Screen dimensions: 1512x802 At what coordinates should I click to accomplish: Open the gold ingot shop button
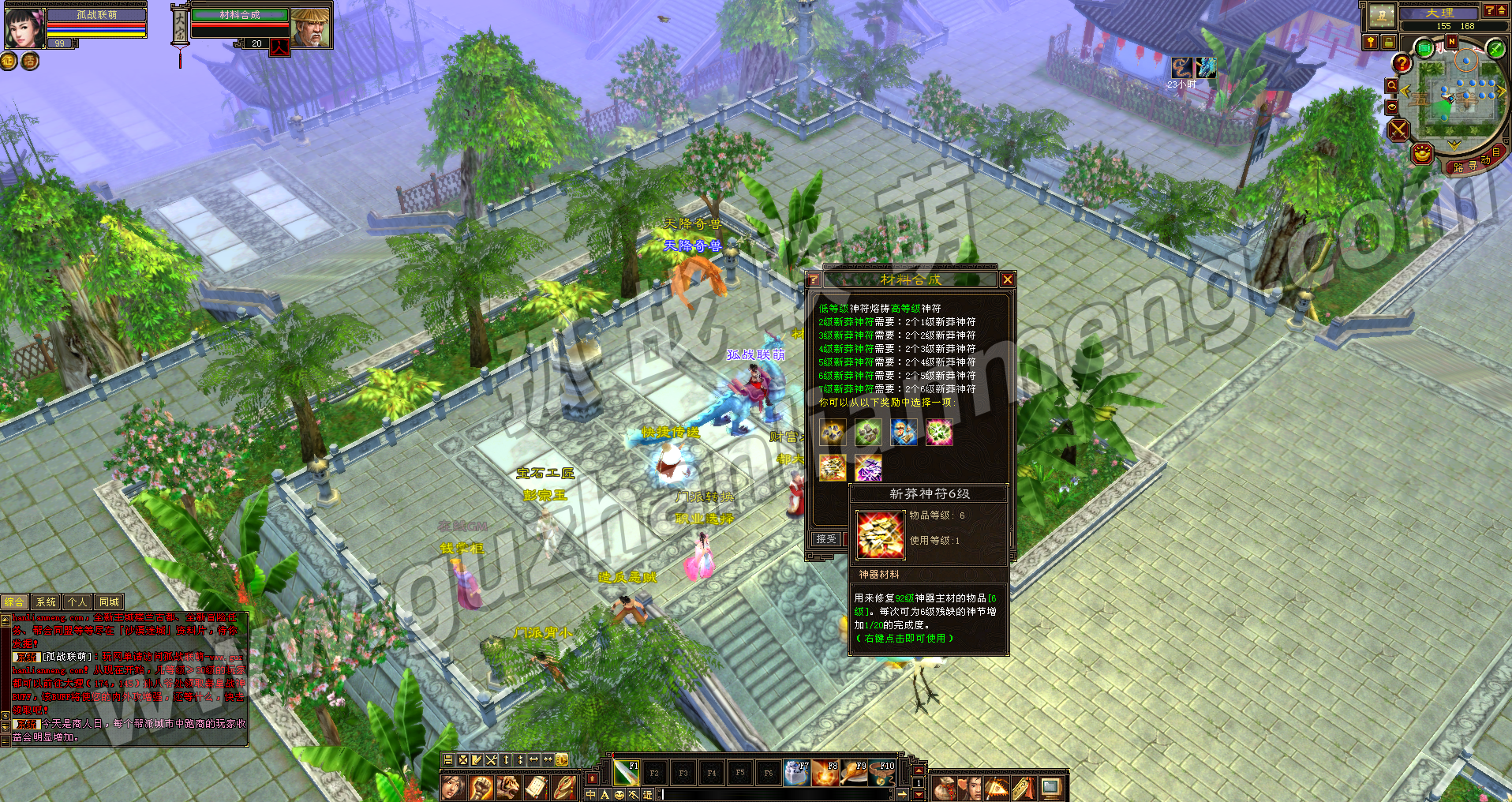point(1422,153)
